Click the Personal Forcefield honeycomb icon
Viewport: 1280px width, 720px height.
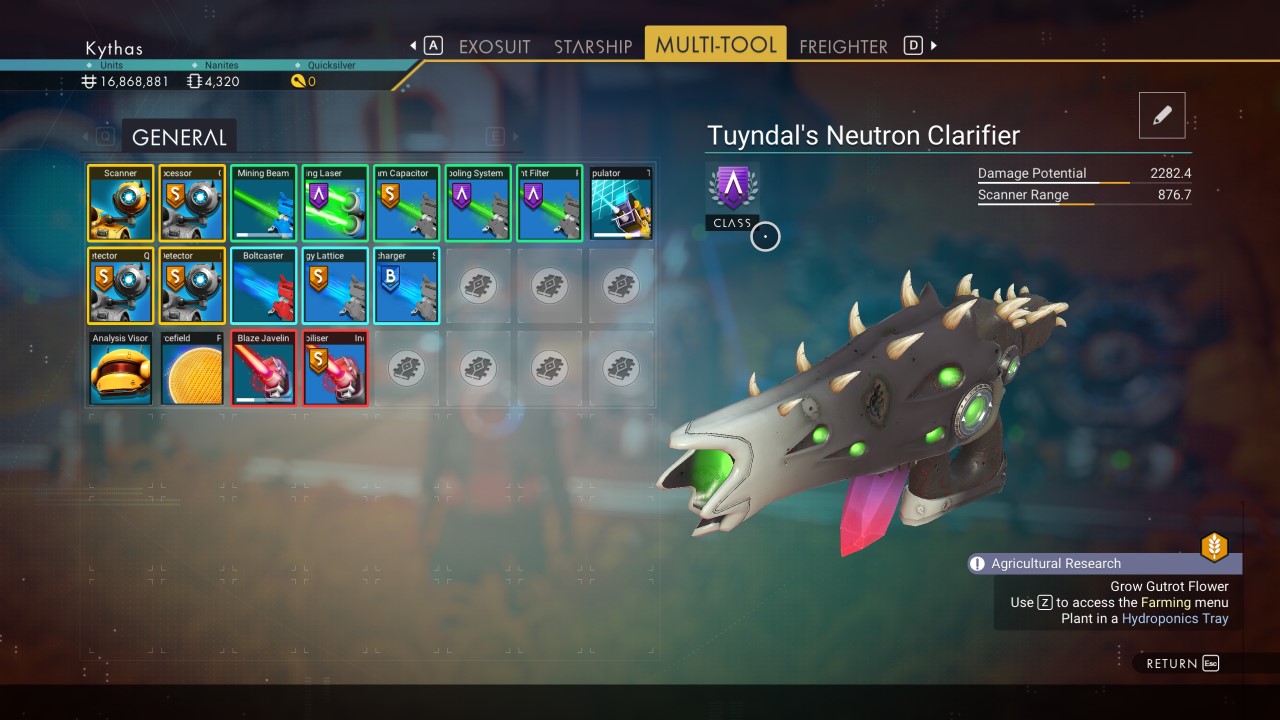(x=191, y=369)
